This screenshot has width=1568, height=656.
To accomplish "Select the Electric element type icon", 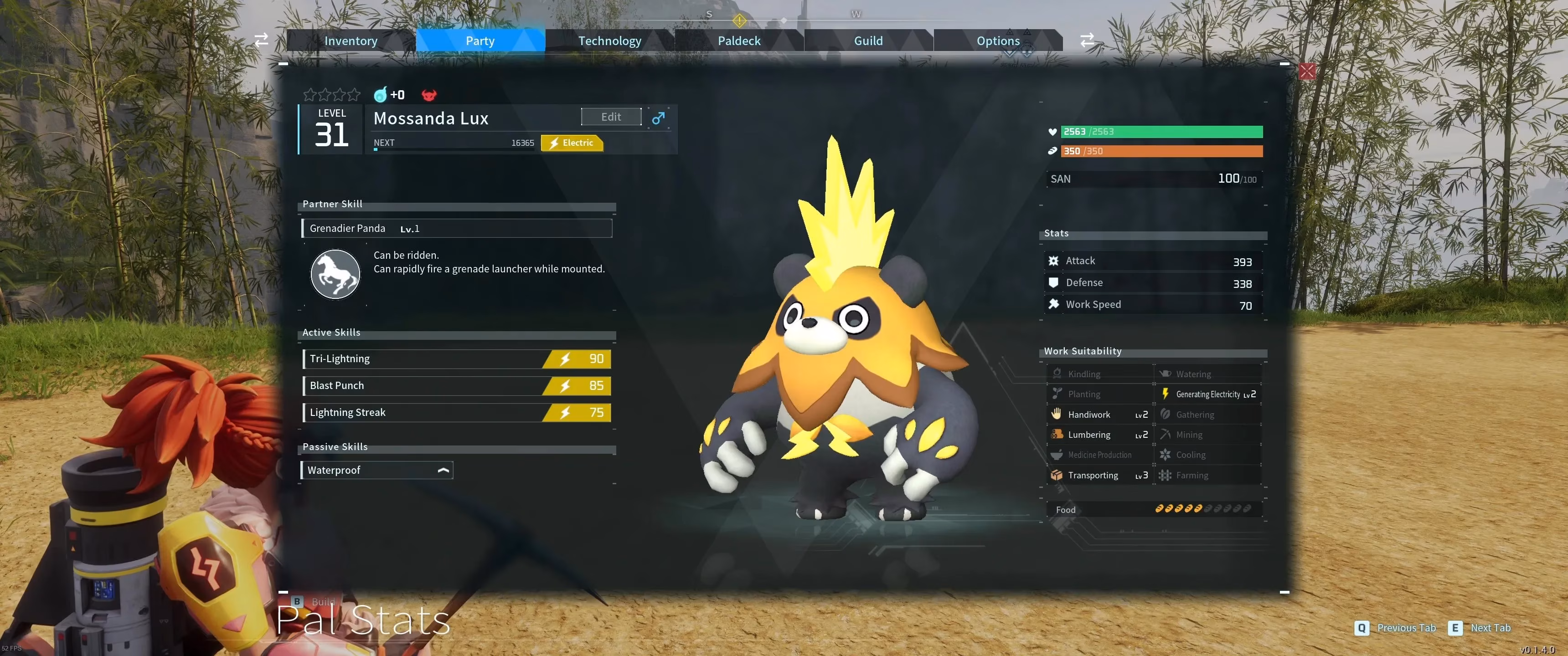I will tap(571, 143).
